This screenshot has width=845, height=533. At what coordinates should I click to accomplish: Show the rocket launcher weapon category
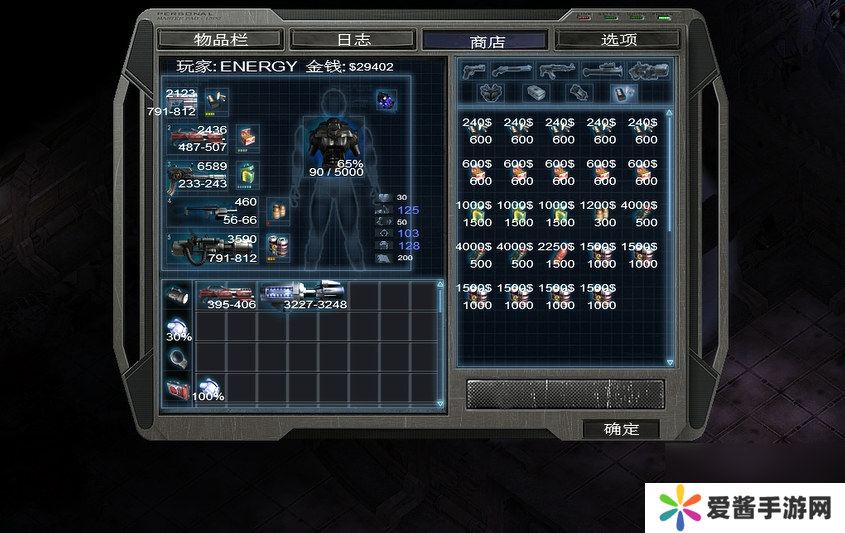click(602, 71)
